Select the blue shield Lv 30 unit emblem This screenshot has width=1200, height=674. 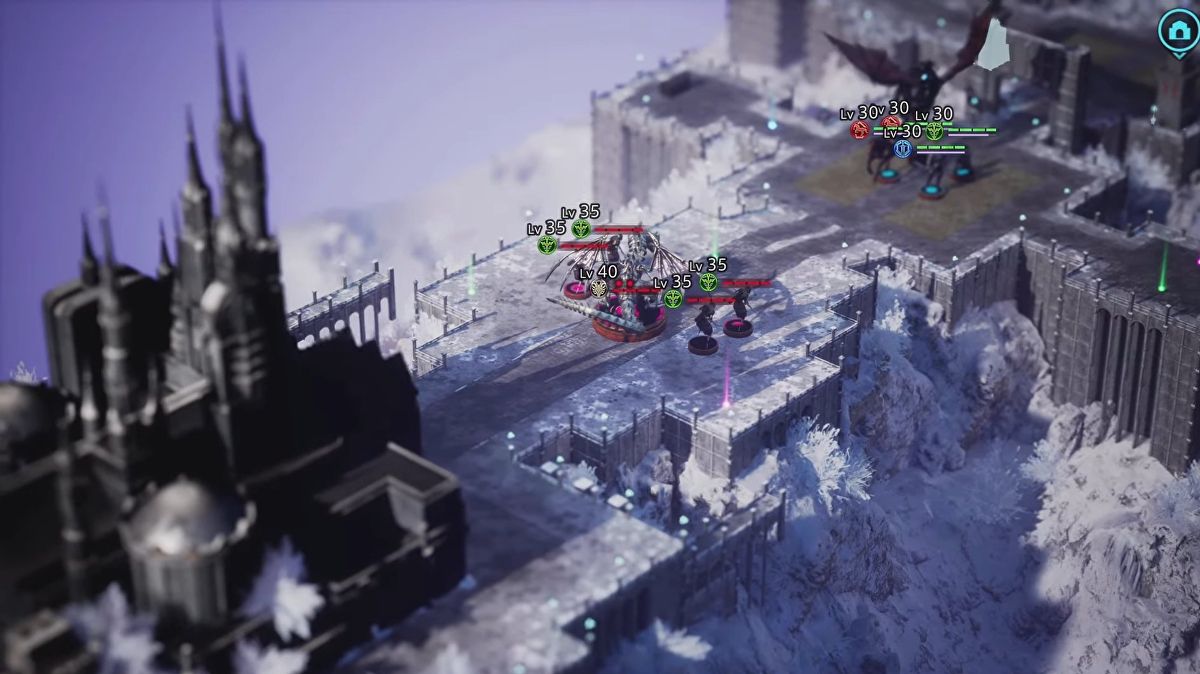(903, 149)
